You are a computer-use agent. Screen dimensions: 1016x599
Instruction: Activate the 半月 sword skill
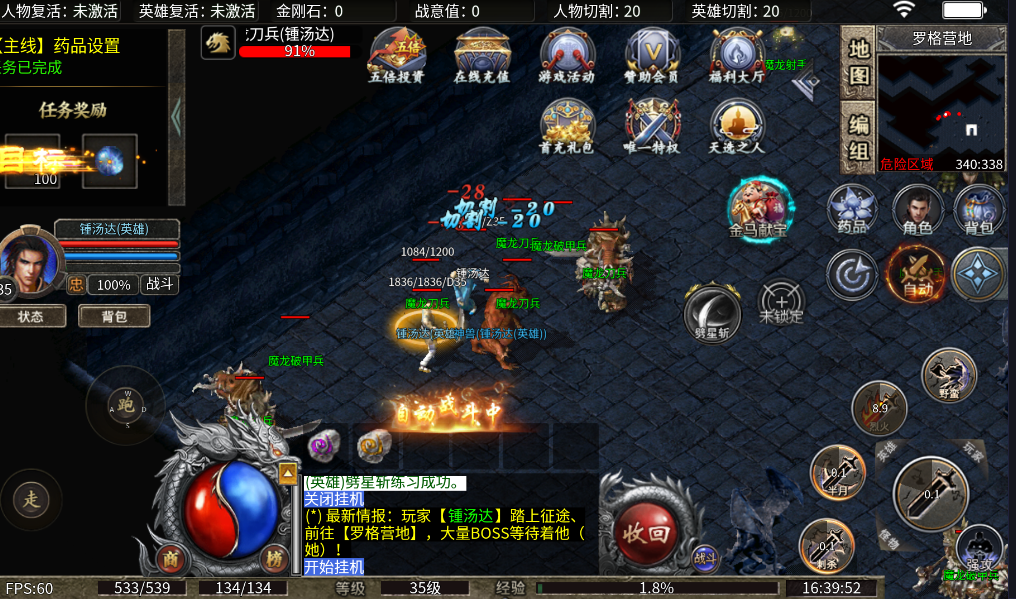(837, 472)
